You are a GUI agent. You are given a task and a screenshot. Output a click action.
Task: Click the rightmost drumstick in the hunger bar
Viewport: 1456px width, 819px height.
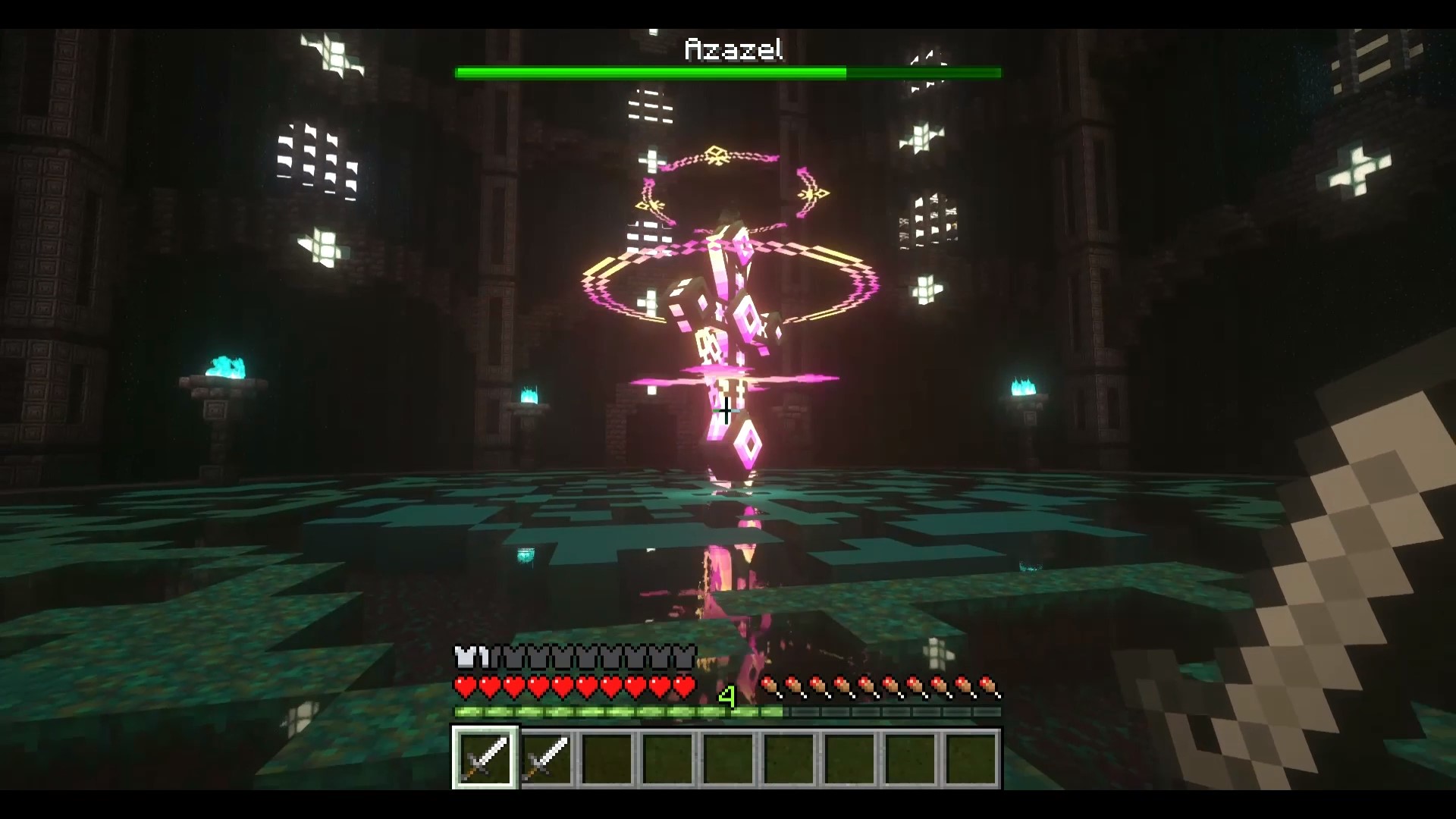coord(990,685)
